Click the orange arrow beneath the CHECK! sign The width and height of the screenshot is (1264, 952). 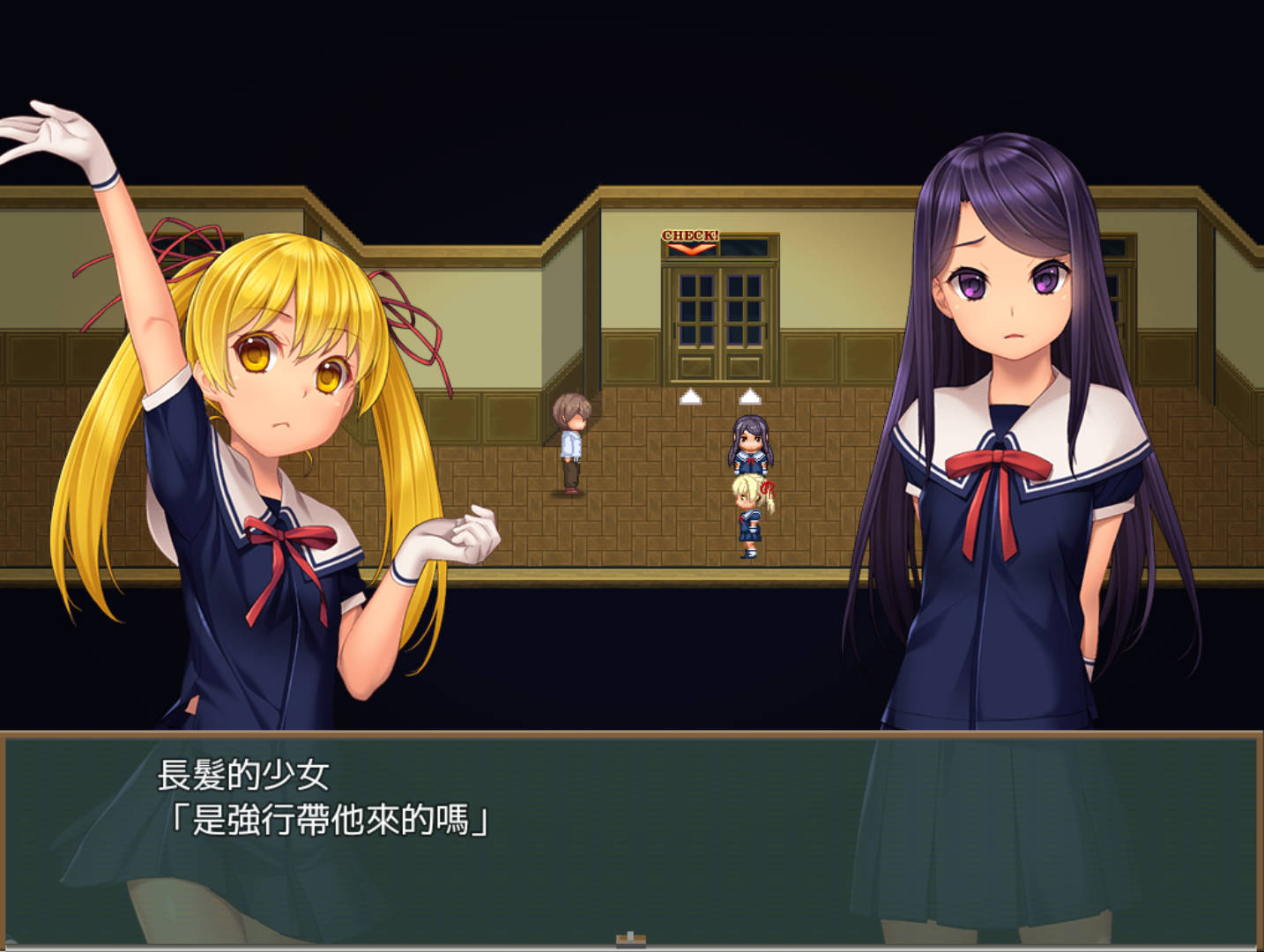click(690, 250)
